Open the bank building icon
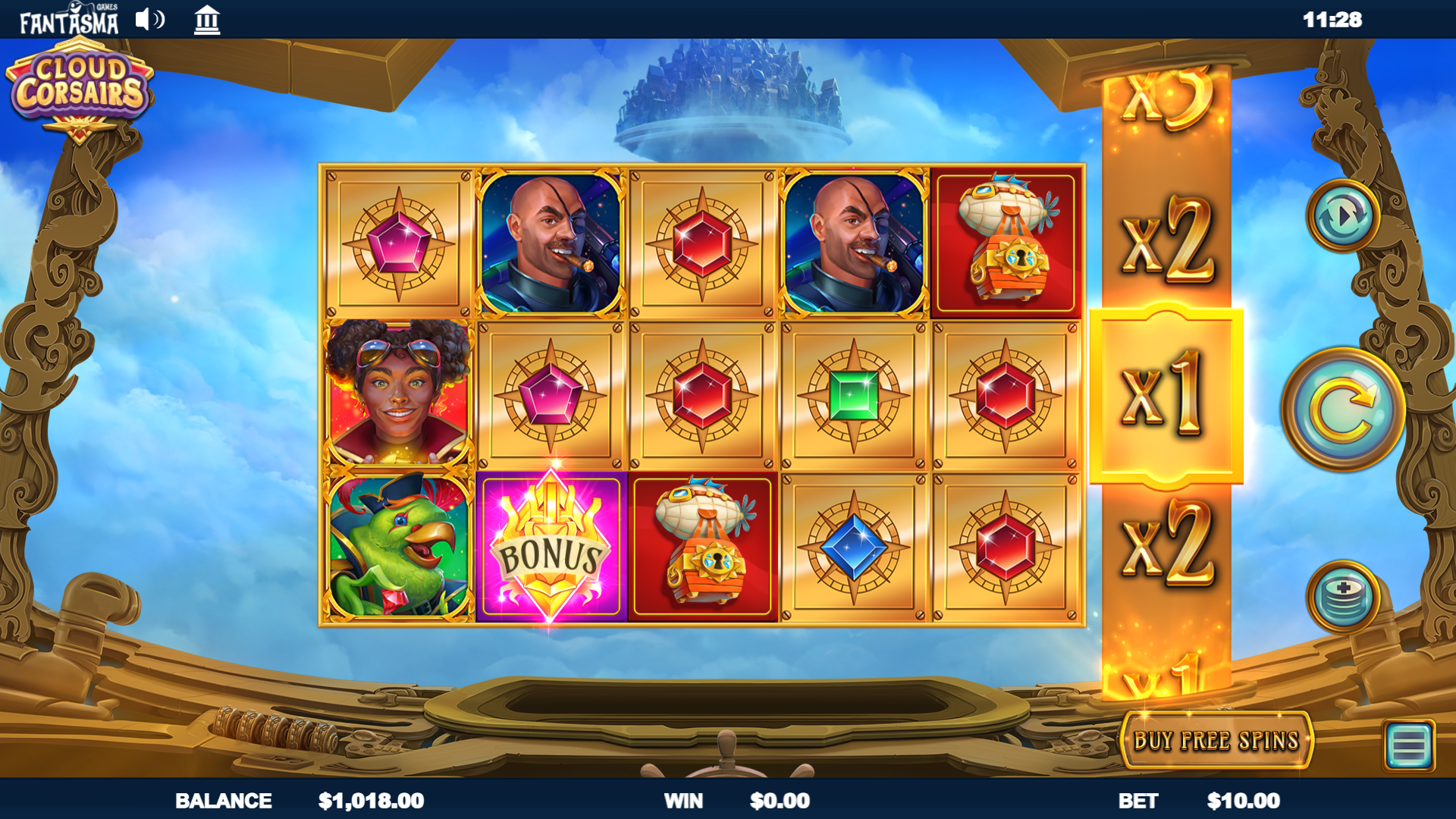1456x819 pixels. coord(206,20)
